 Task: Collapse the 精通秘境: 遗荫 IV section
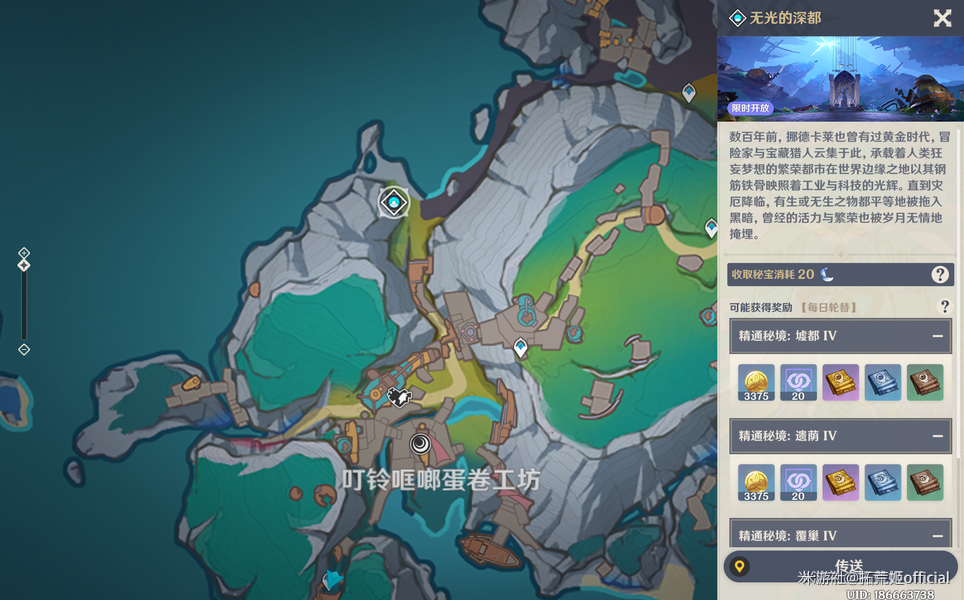(938, 436)
